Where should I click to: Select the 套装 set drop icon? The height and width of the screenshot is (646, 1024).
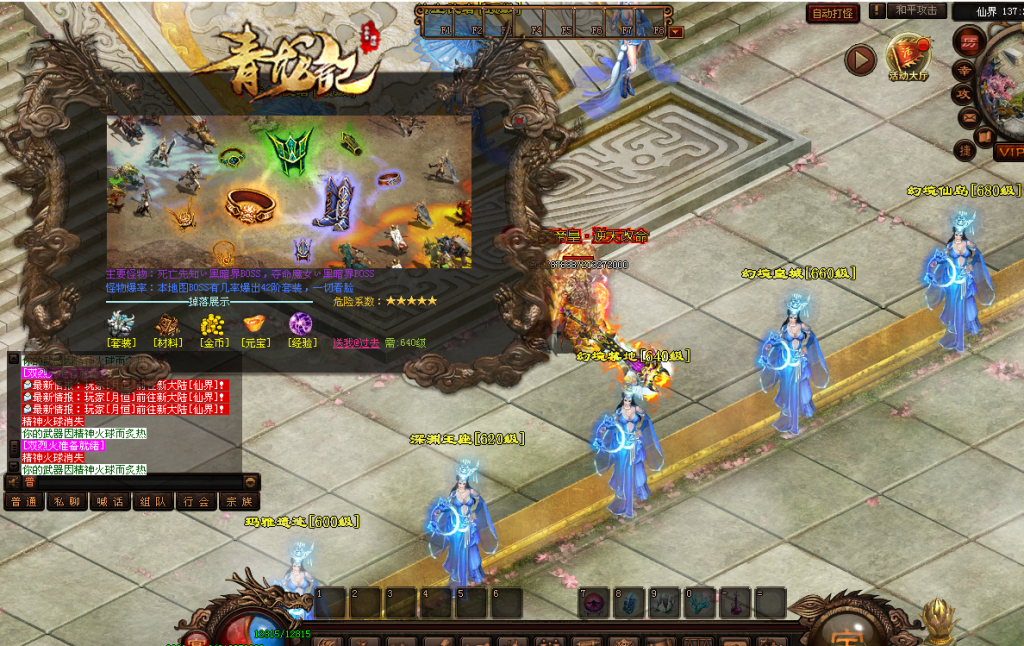[121, 325]
